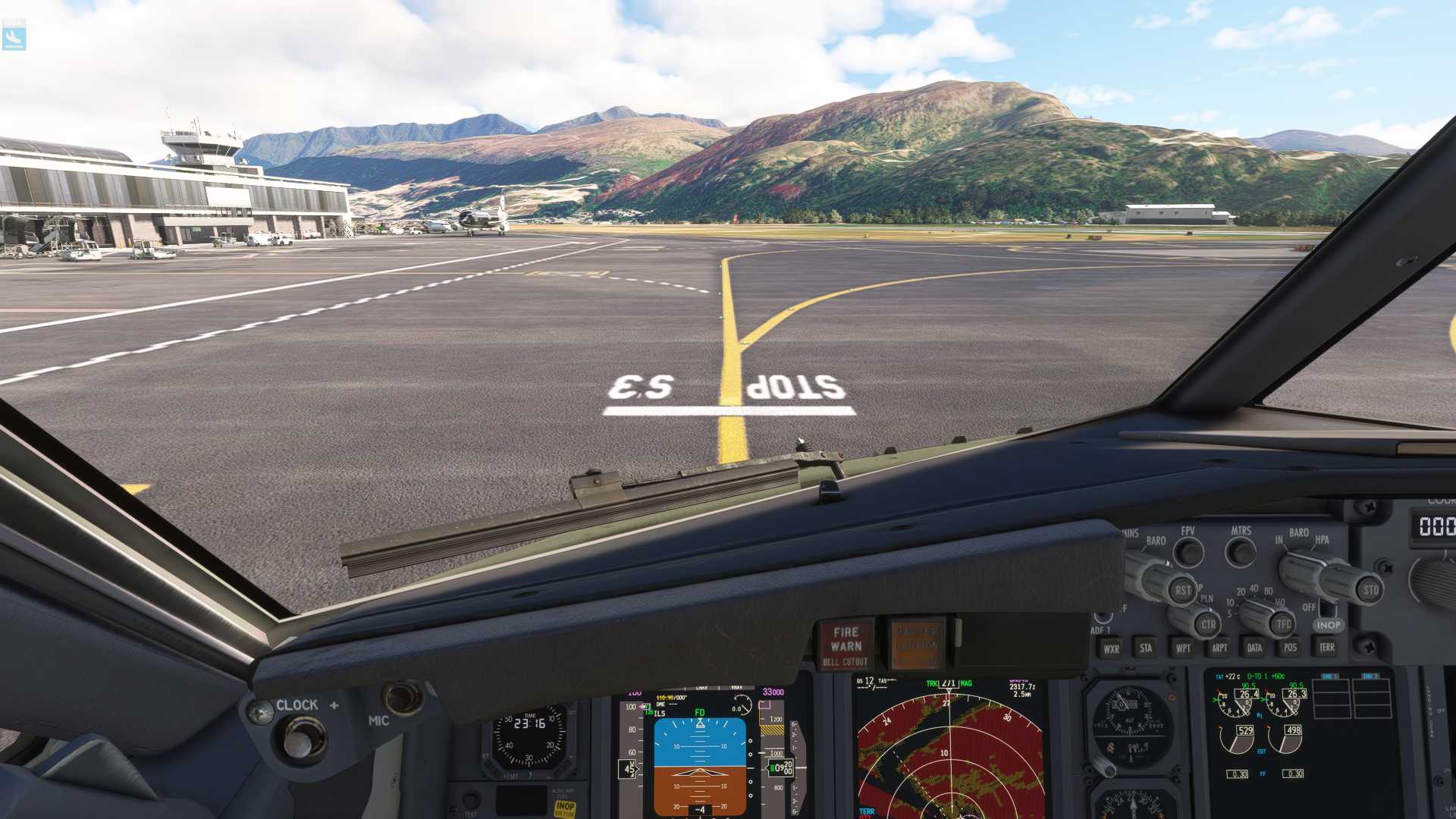
Task: Push the RST minimums reset button
Action: [x=1182, y=590]
